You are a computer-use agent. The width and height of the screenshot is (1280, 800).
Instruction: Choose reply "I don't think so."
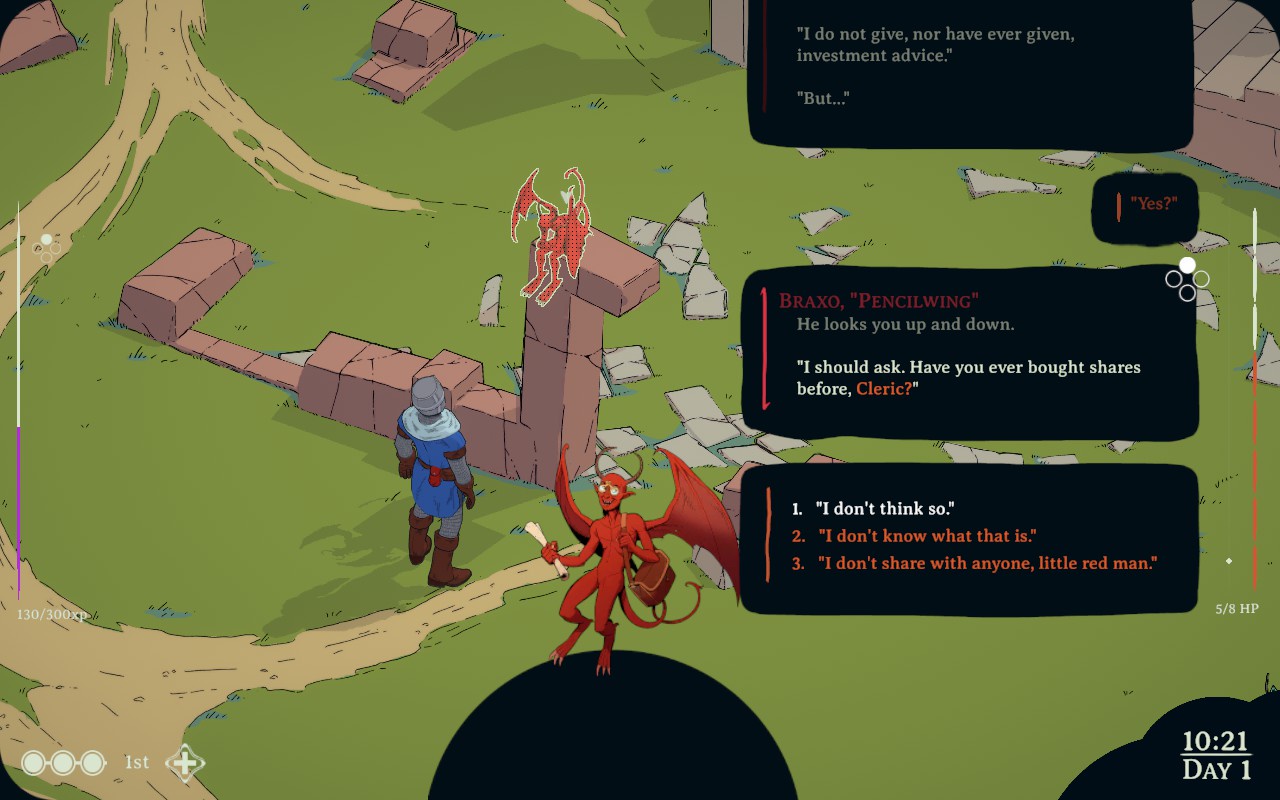pyautogui.click(x=884, y=509)
